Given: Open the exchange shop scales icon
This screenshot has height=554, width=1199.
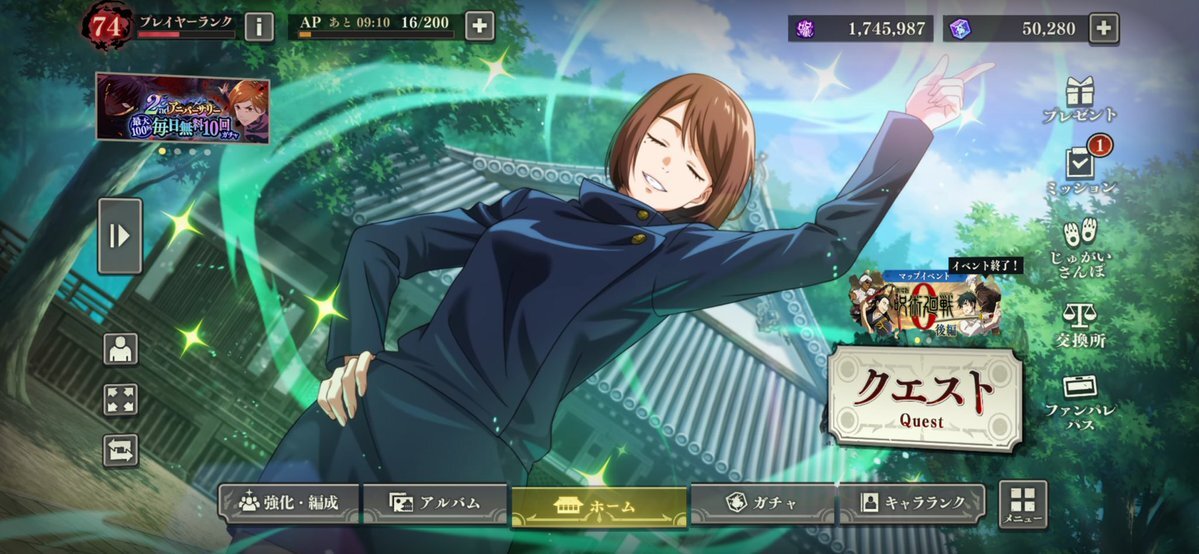Looking at the screenshot, I should coord(1079,322).
